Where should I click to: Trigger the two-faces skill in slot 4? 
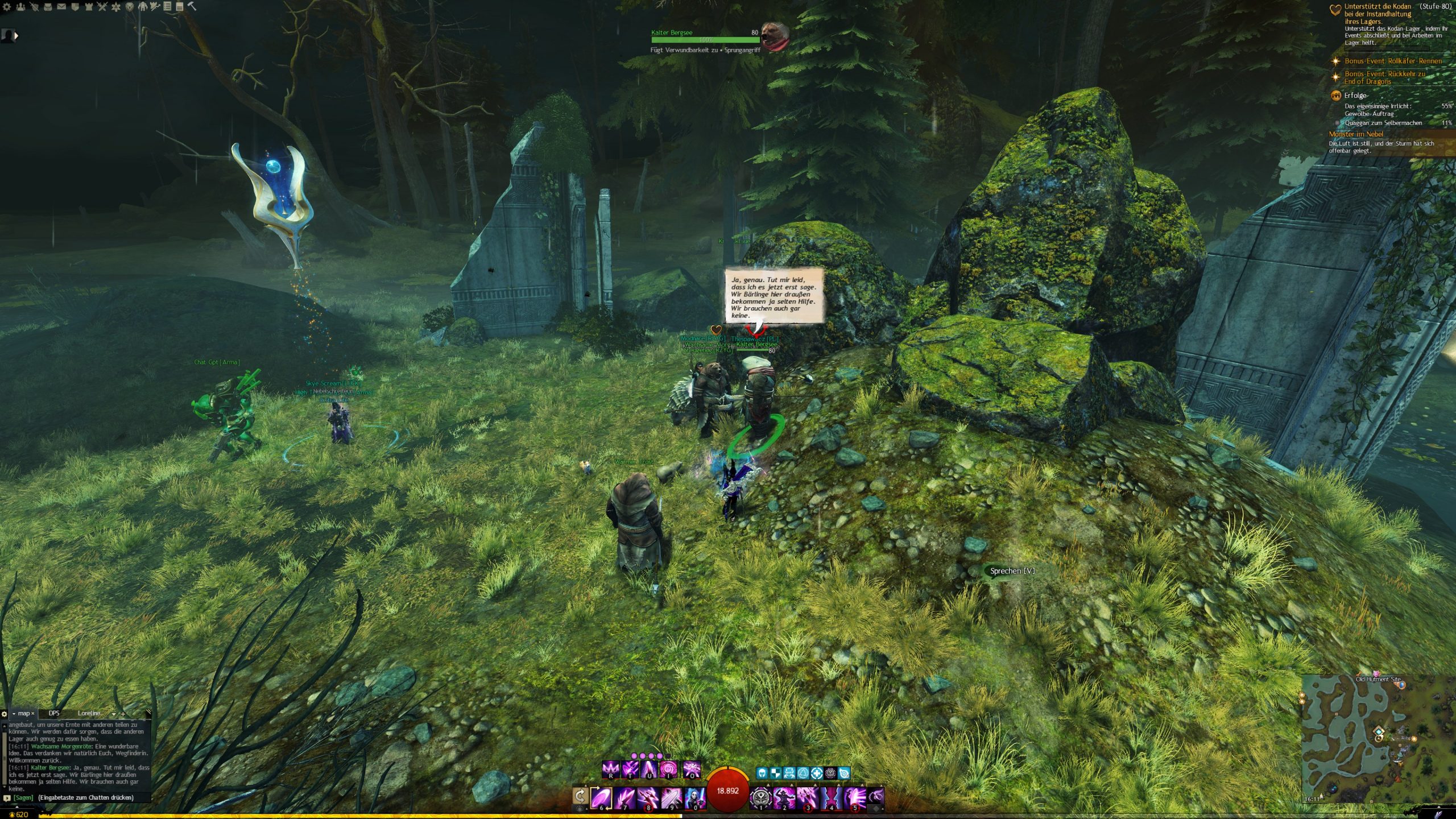tap(831, 797)
